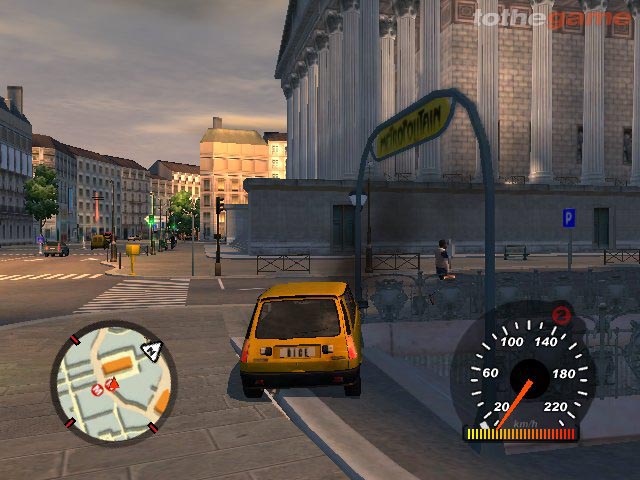Viewport: 640px width, 480px height.
Task: Click the red gear indicator on speedometer
Action: click(x=562, y=315)
